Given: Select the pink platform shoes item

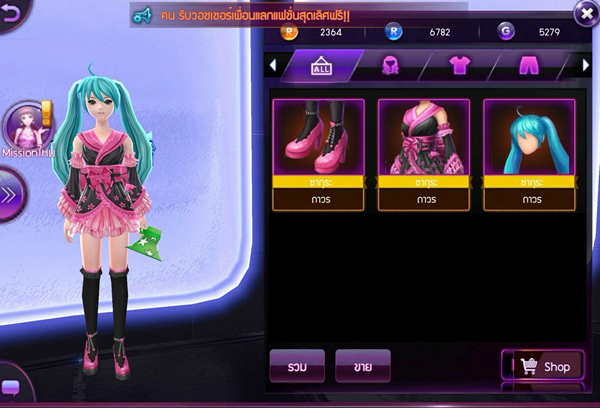Looking at the screenshot, I should [x=311, y=137].
